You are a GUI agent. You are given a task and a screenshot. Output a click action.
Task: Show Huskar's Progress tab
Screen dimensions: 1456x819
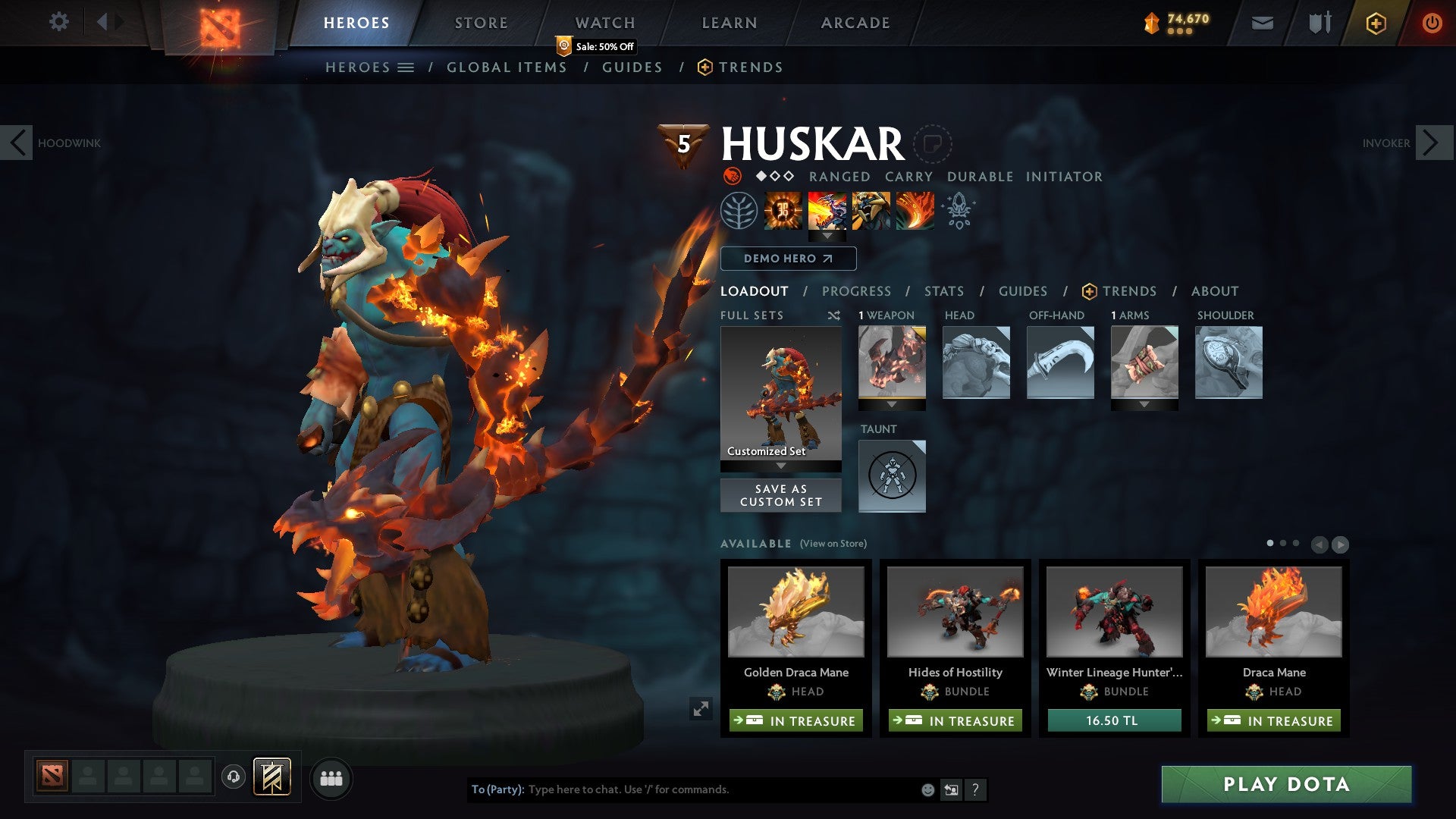[x=856, y=291]
